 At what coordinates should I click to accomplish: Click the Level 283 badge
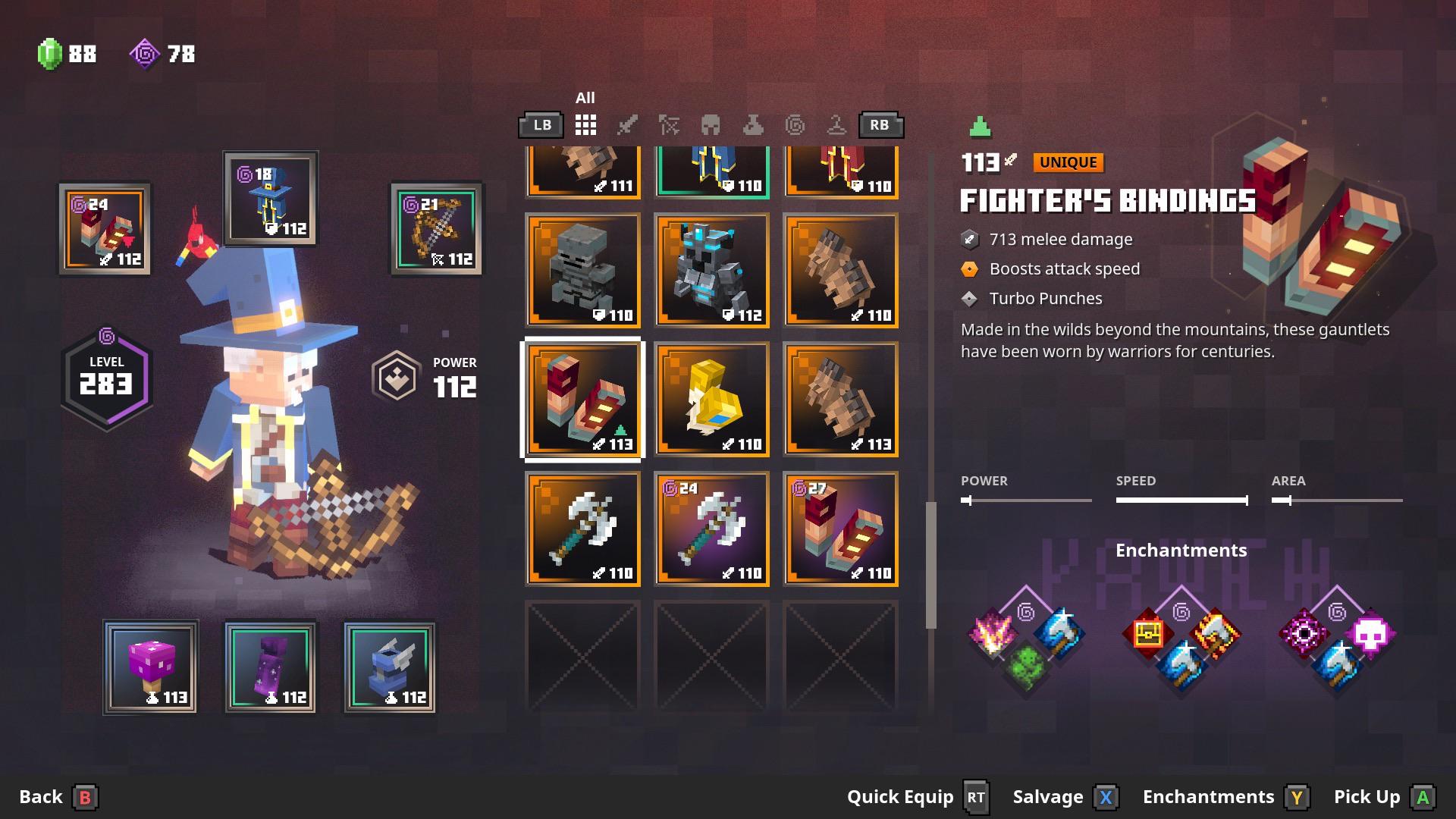pos(106,375)
